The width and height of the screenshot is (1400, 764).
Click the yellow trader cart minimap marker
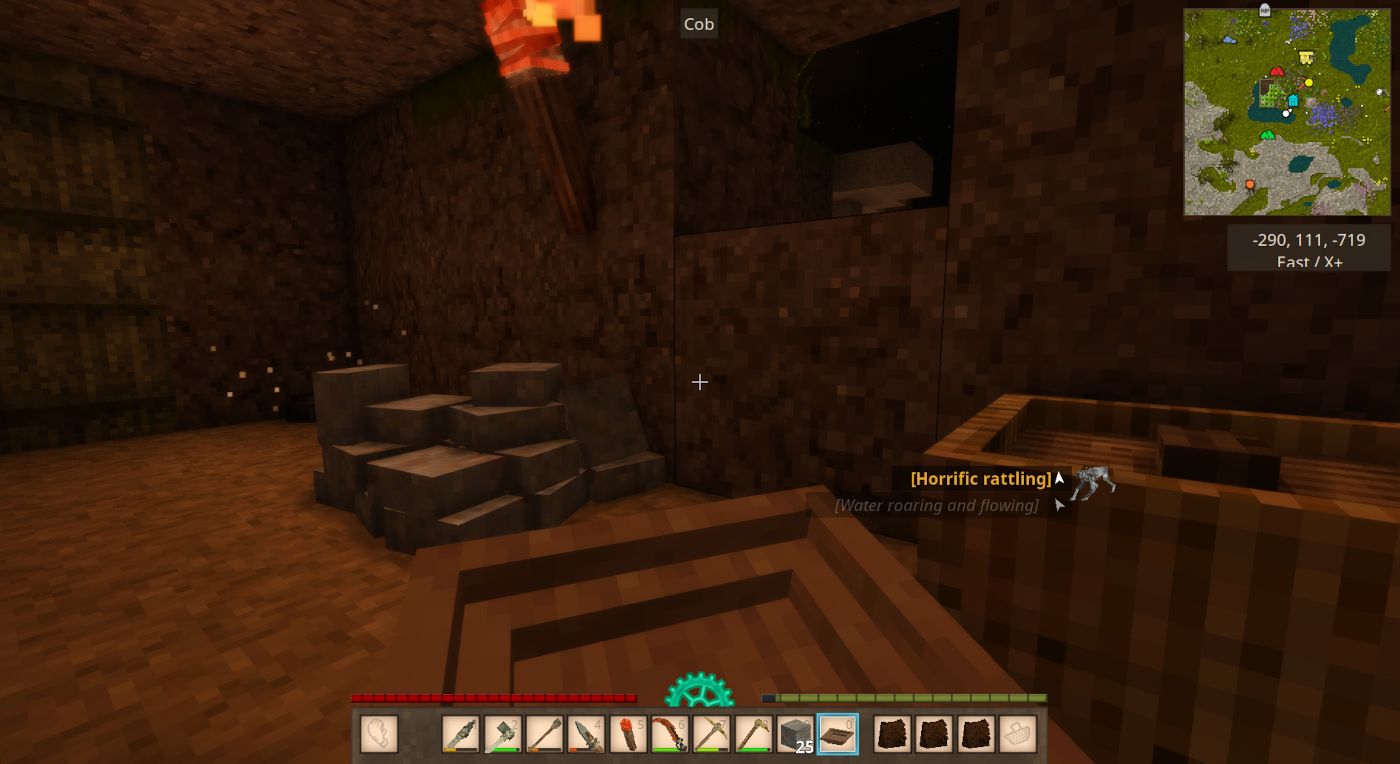[1305, 58]
